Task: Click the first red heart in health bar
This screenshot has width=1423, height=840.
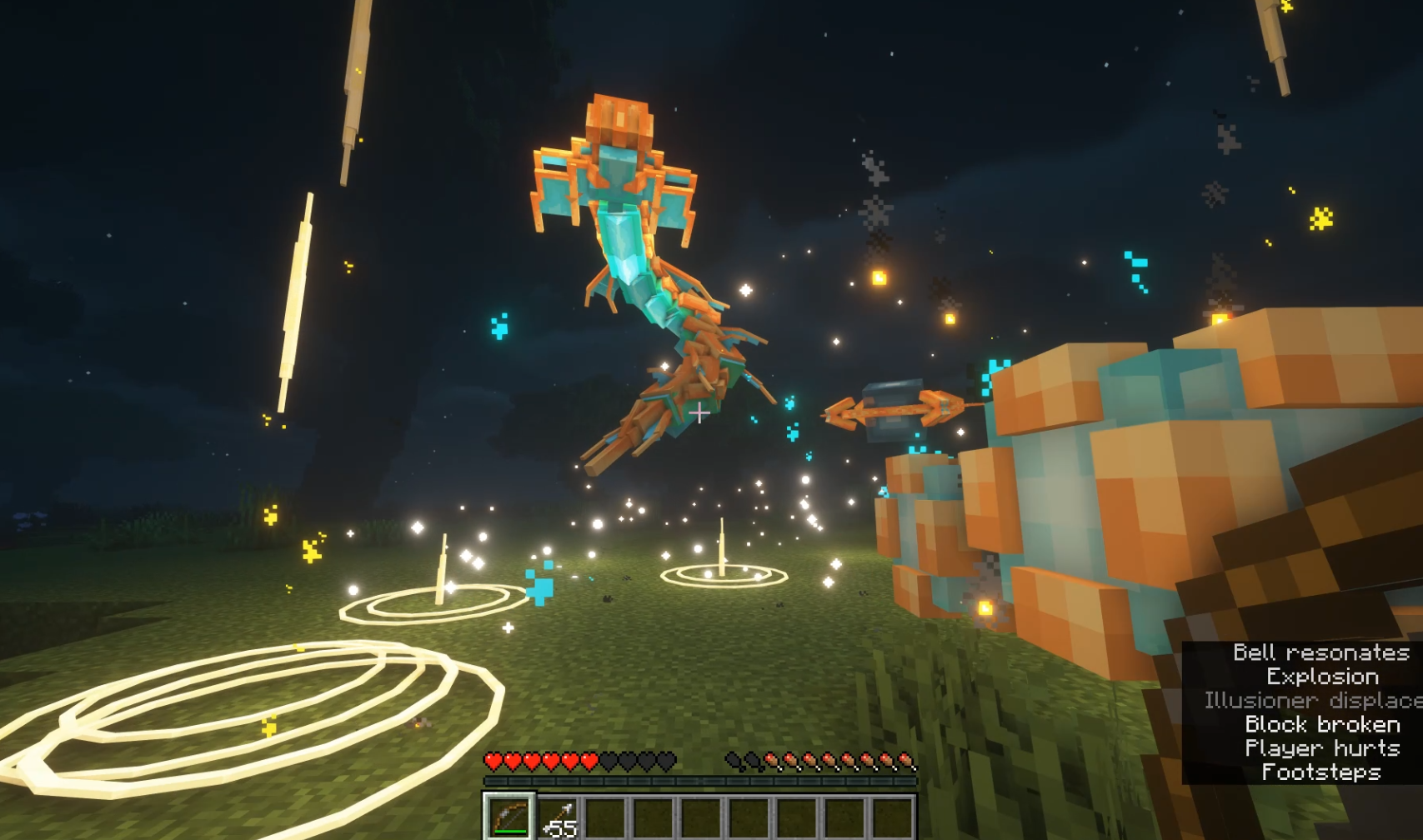Action: click(493, 760)
